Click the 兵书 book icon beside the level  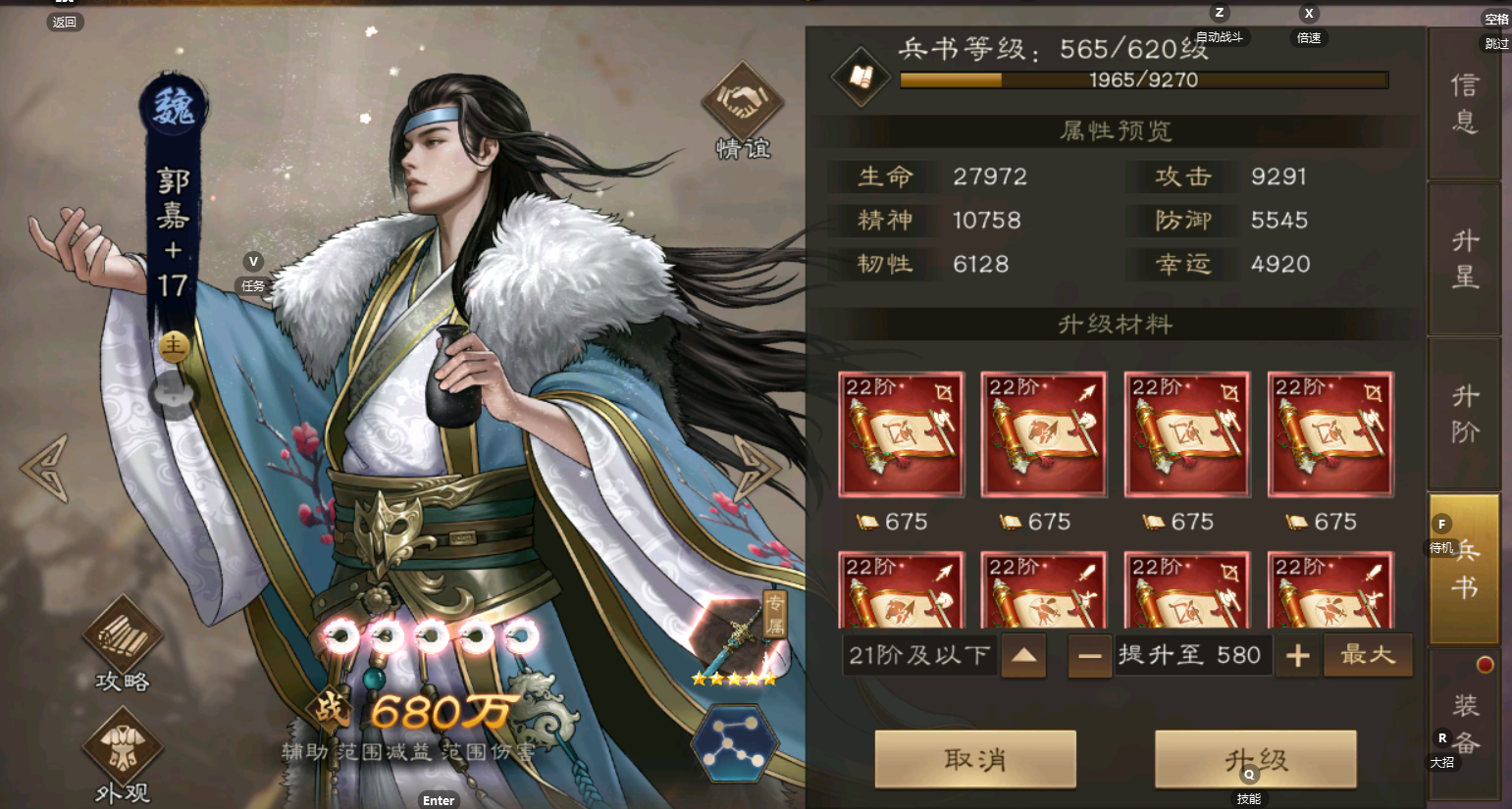(860, 76)
